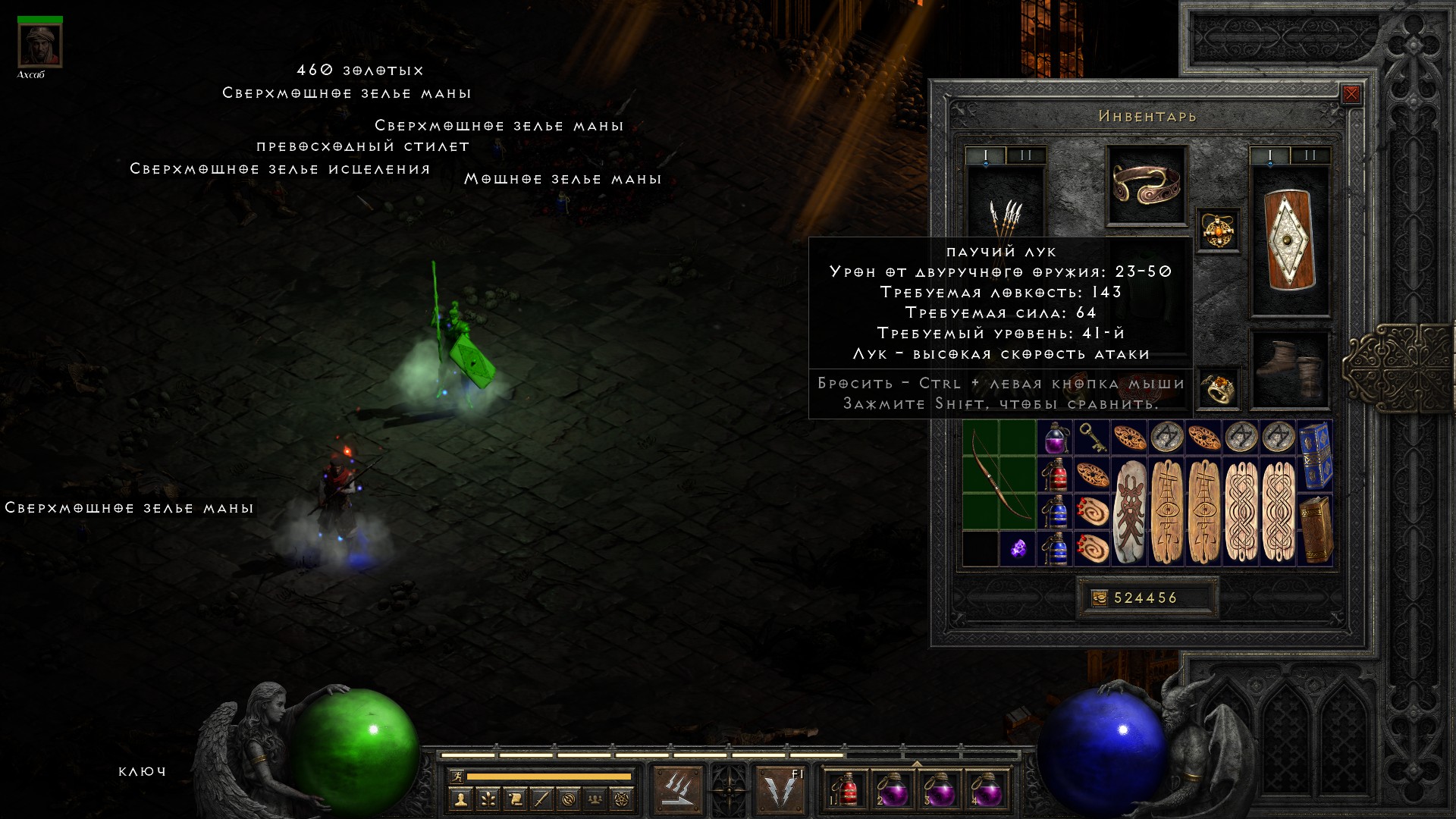1456x819 pixels.
Task: Pick up the purple gem
Action: pos(1018,548)
